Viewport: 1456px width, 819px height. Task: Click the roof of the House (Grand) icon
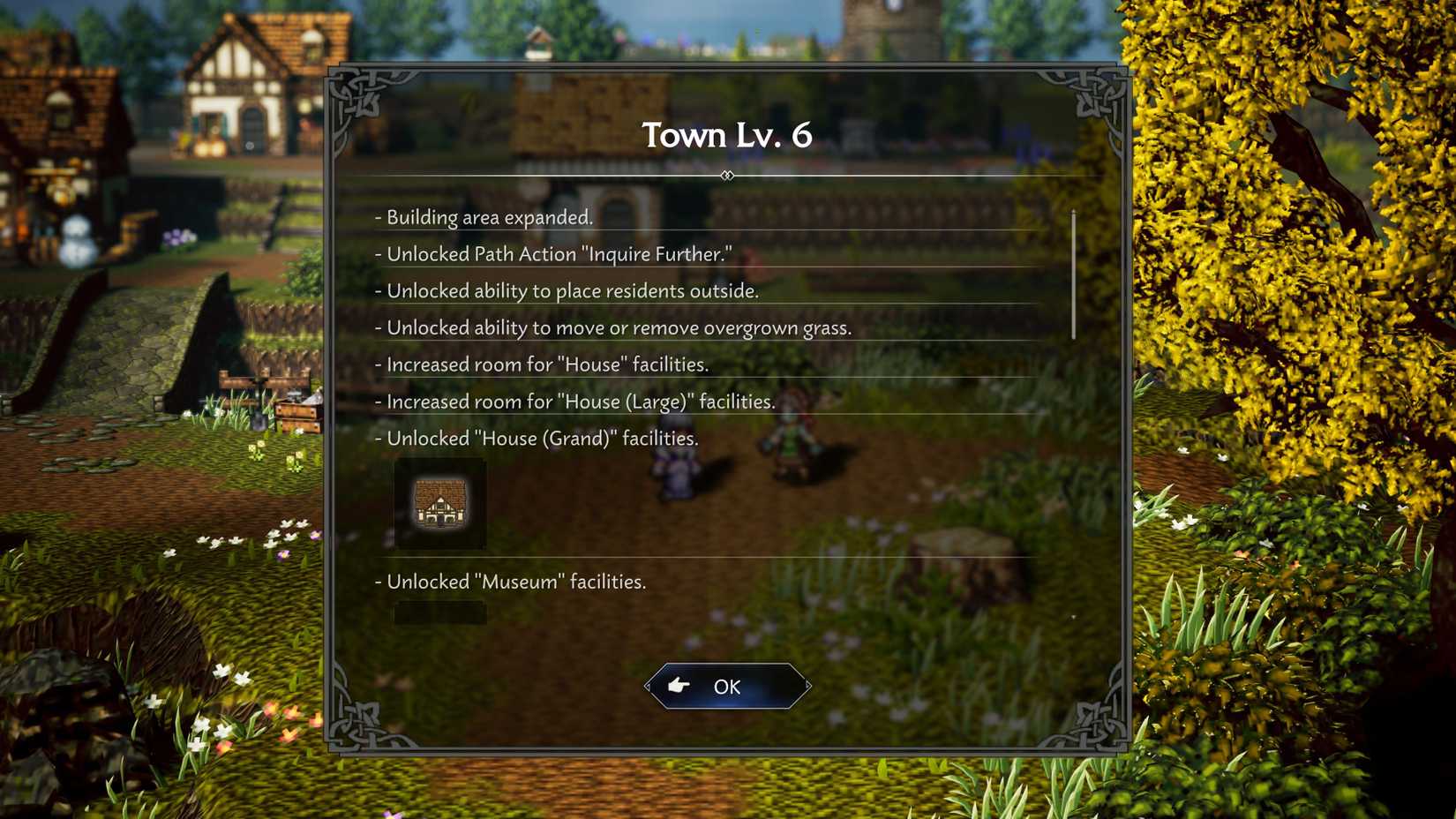pos(441,490)
